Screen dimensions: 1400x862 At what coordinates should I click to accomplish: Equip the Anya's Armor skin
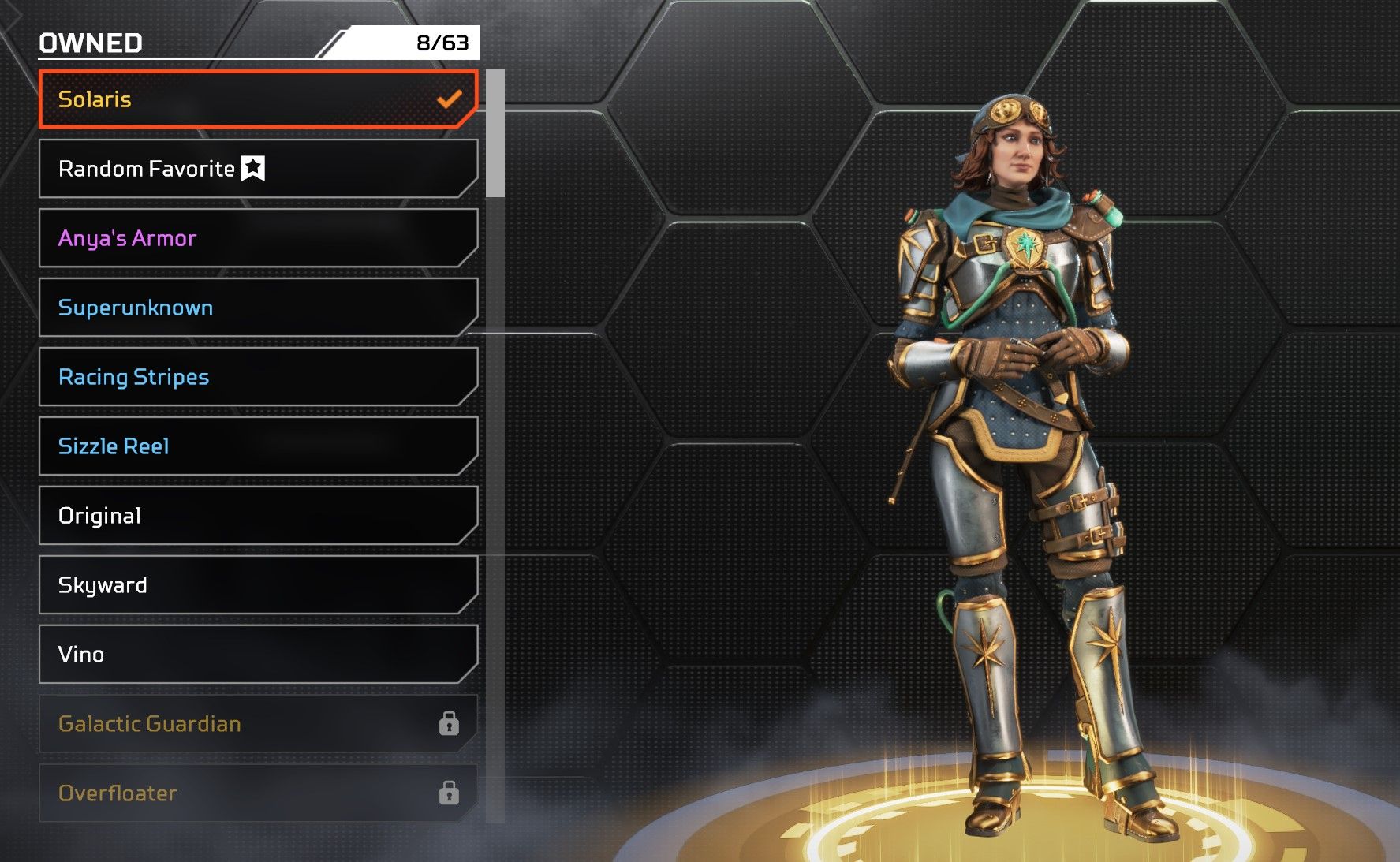pyautogui.click(x=258, y=238)
